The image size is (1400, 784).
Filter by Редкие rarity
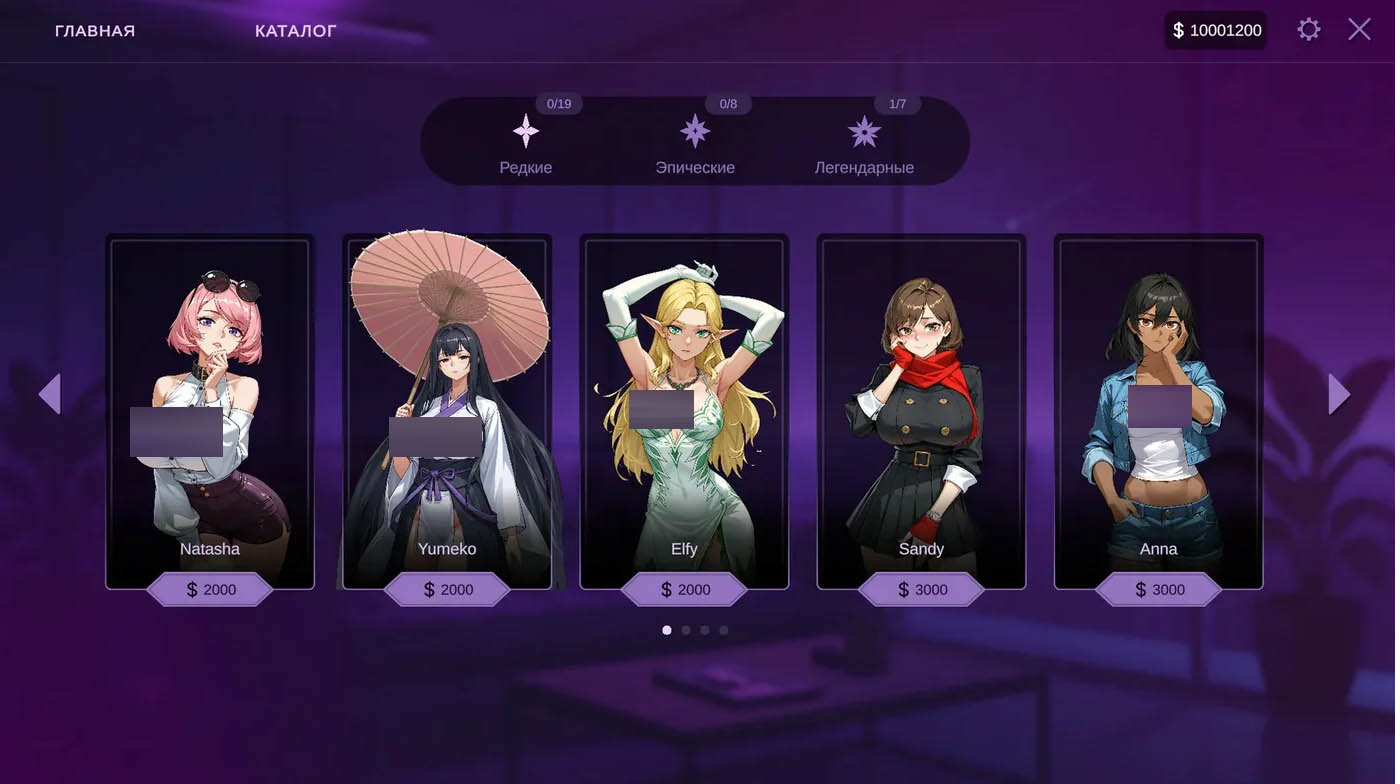(526, 143)
